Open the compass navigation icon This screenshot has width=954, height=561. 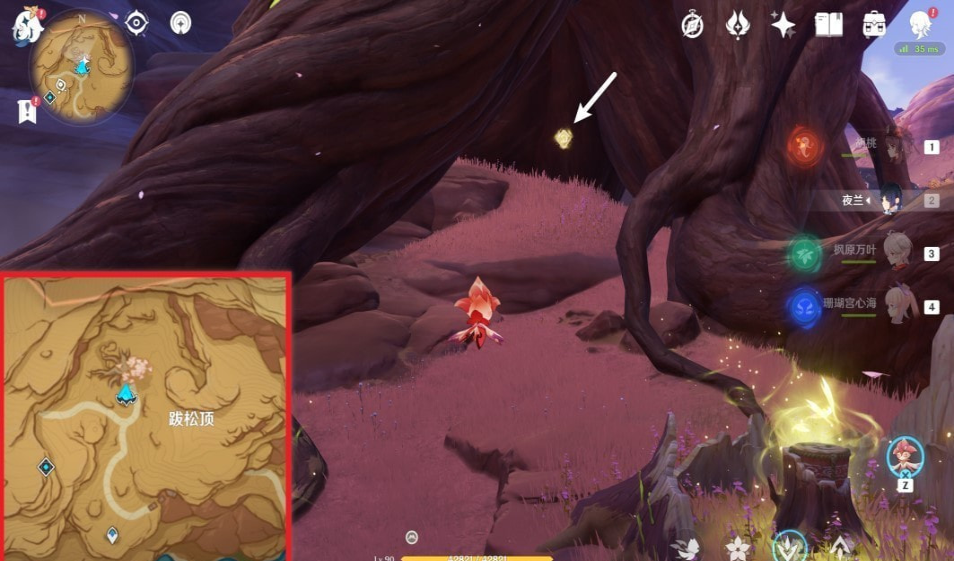[692, 25]
